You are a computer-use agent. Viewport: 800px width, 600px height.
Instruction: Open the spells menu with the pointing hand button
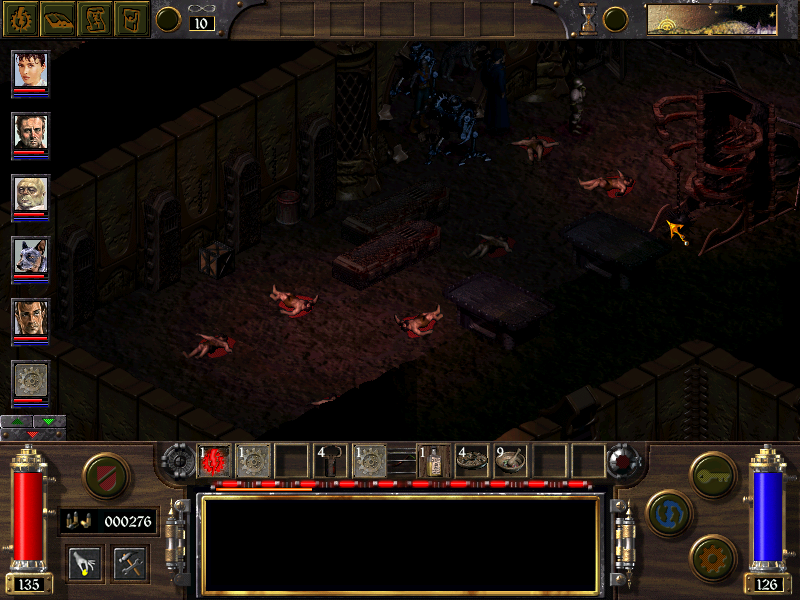click(x=85, y=563)
